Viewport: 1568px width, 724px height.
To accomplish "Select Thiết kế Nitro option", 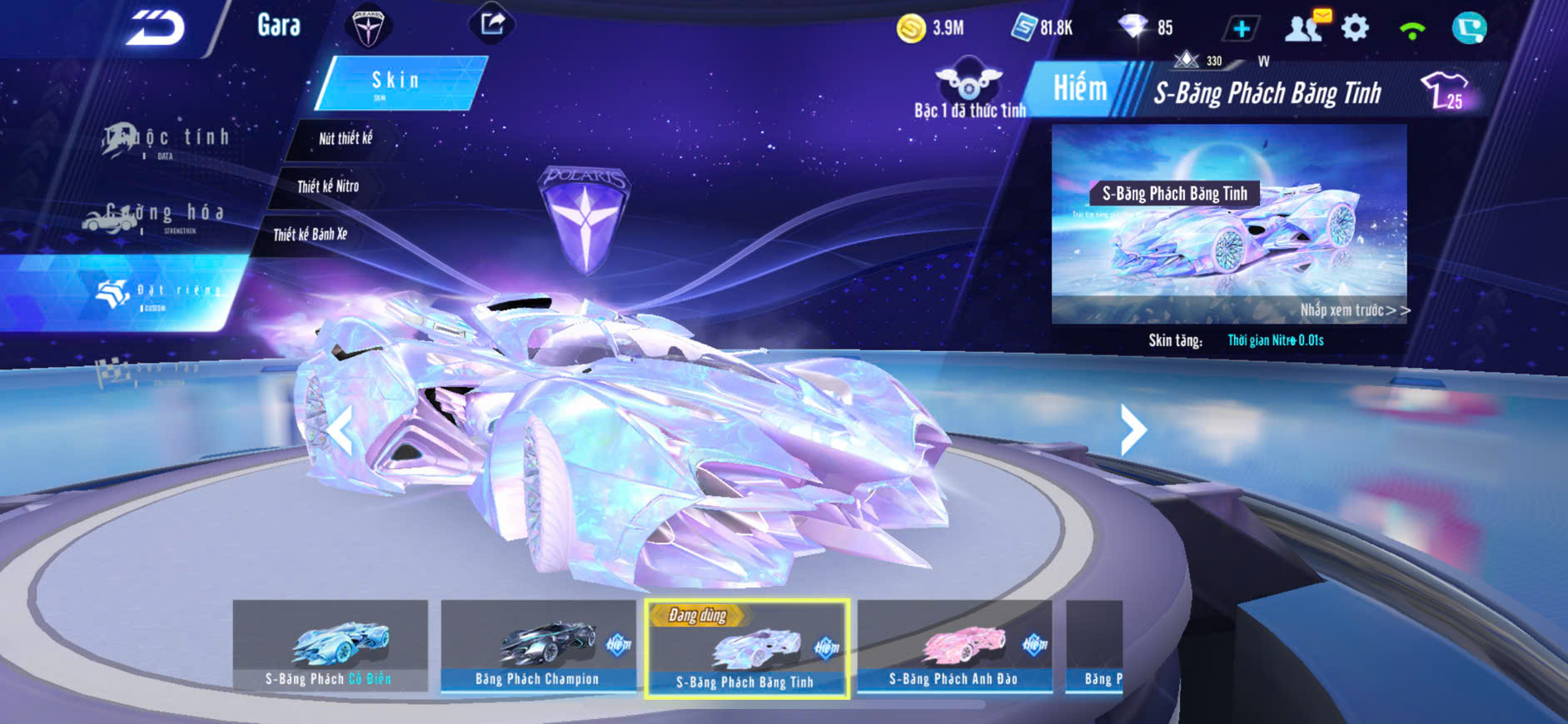I will tap(328, 186).
